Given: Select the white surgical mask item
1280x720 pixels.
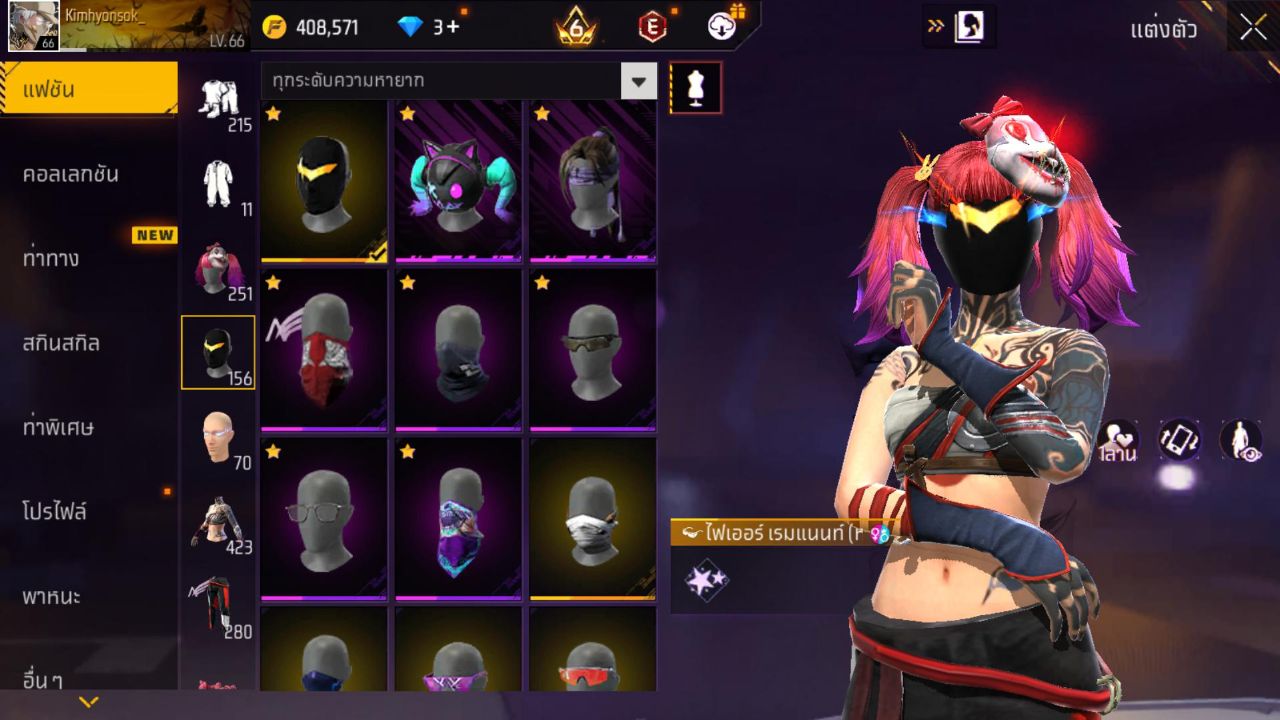Looking at the screenshot, I should pyautogui.click(x=592, y=519).
